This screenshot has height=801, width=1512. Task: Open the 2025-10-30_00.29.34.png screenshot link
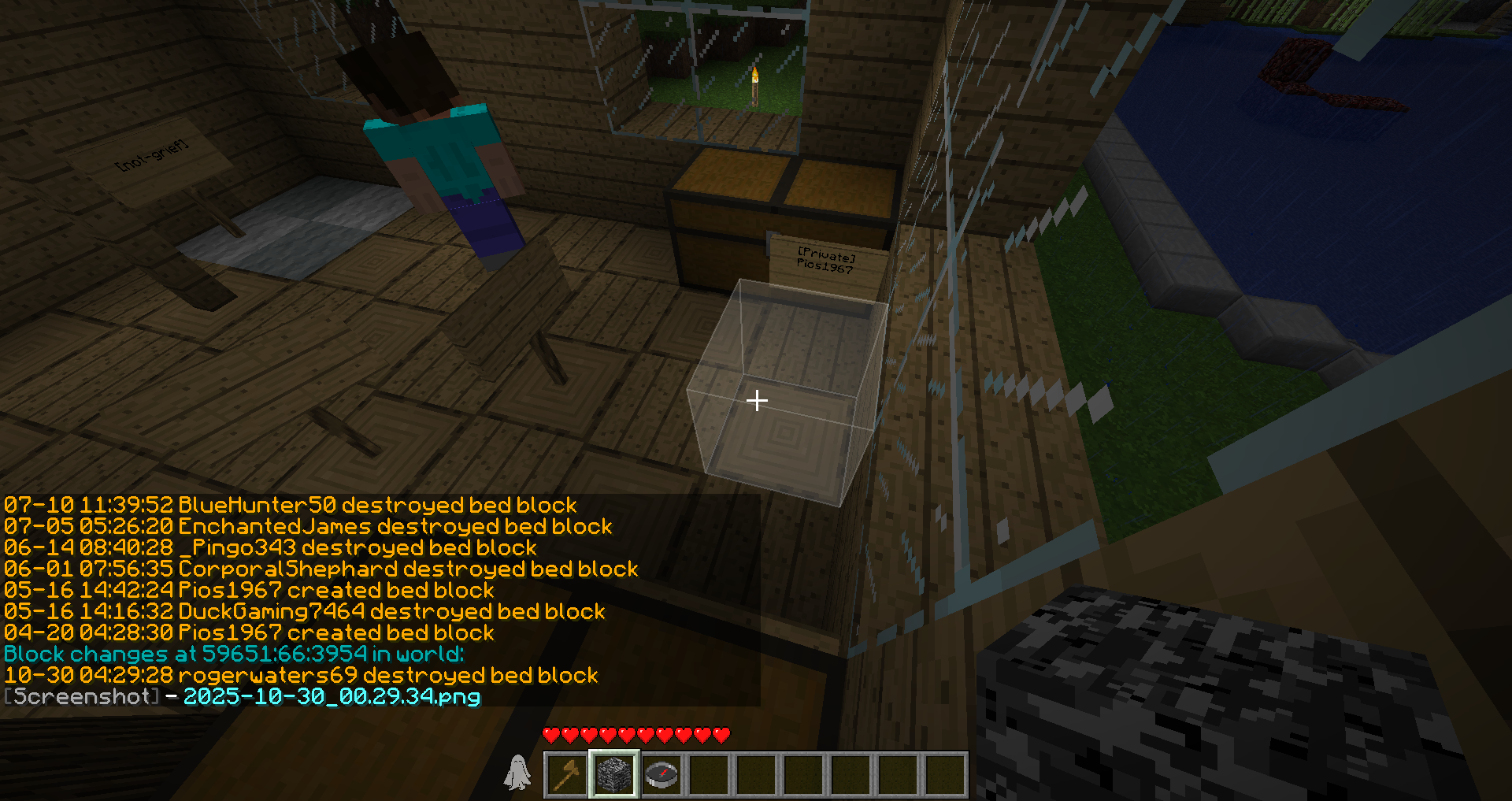[x=332, y=697]
